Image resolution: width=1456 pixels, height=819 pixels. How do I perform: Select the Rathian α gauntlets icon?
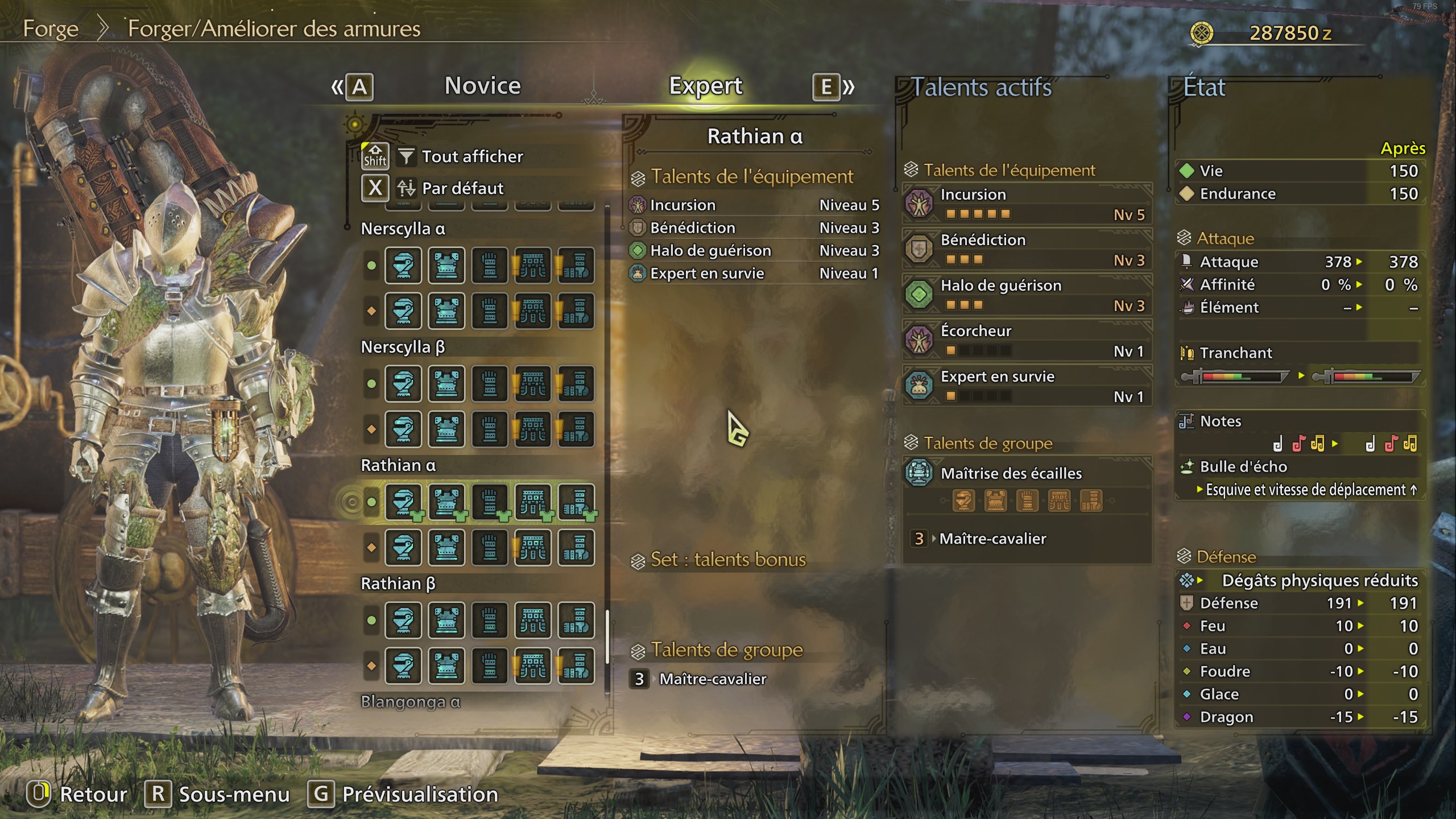pos(490,503)
